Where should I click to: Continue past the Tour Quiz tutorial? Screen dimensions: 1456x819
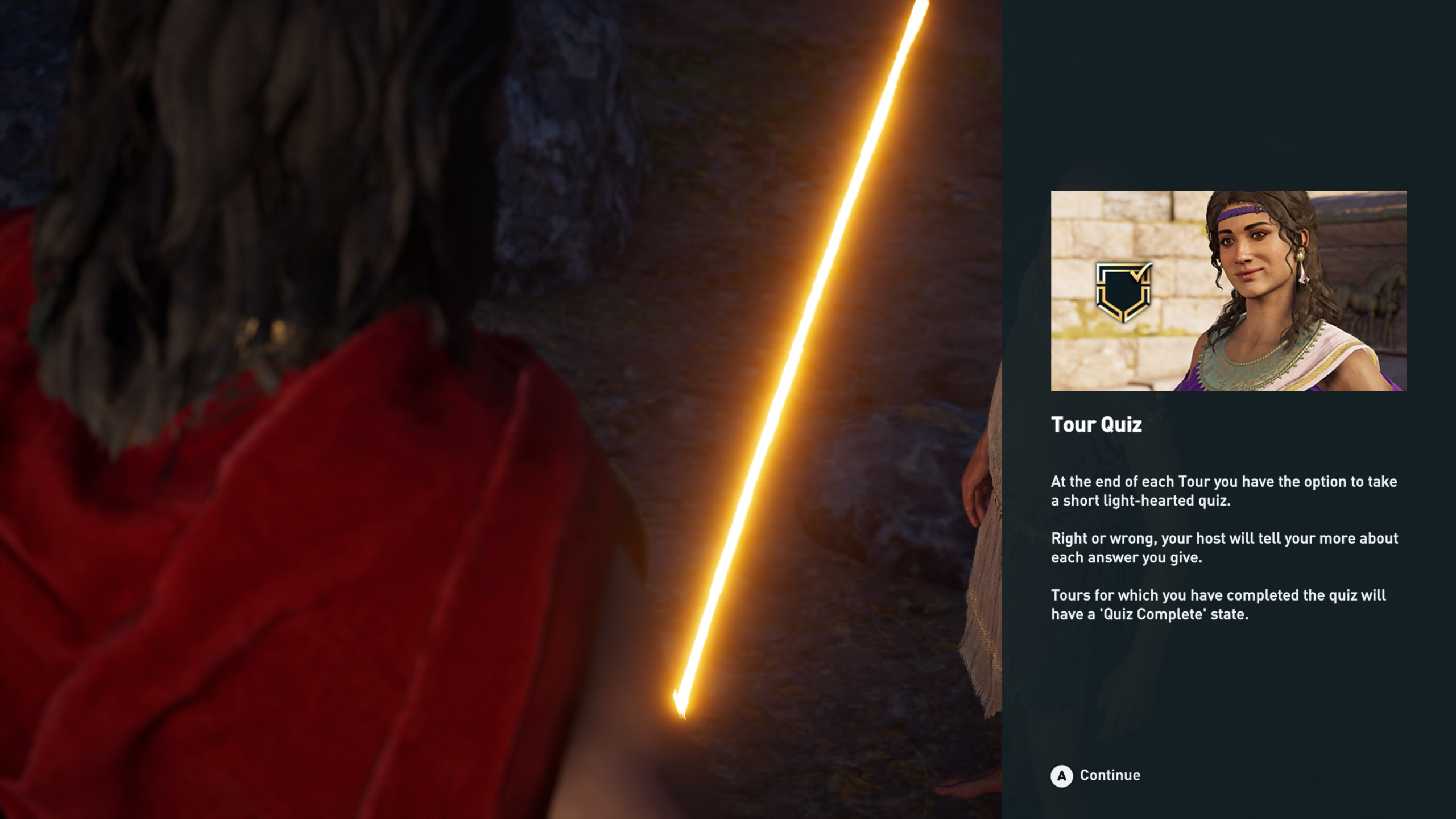click(x=1095, y=776)
